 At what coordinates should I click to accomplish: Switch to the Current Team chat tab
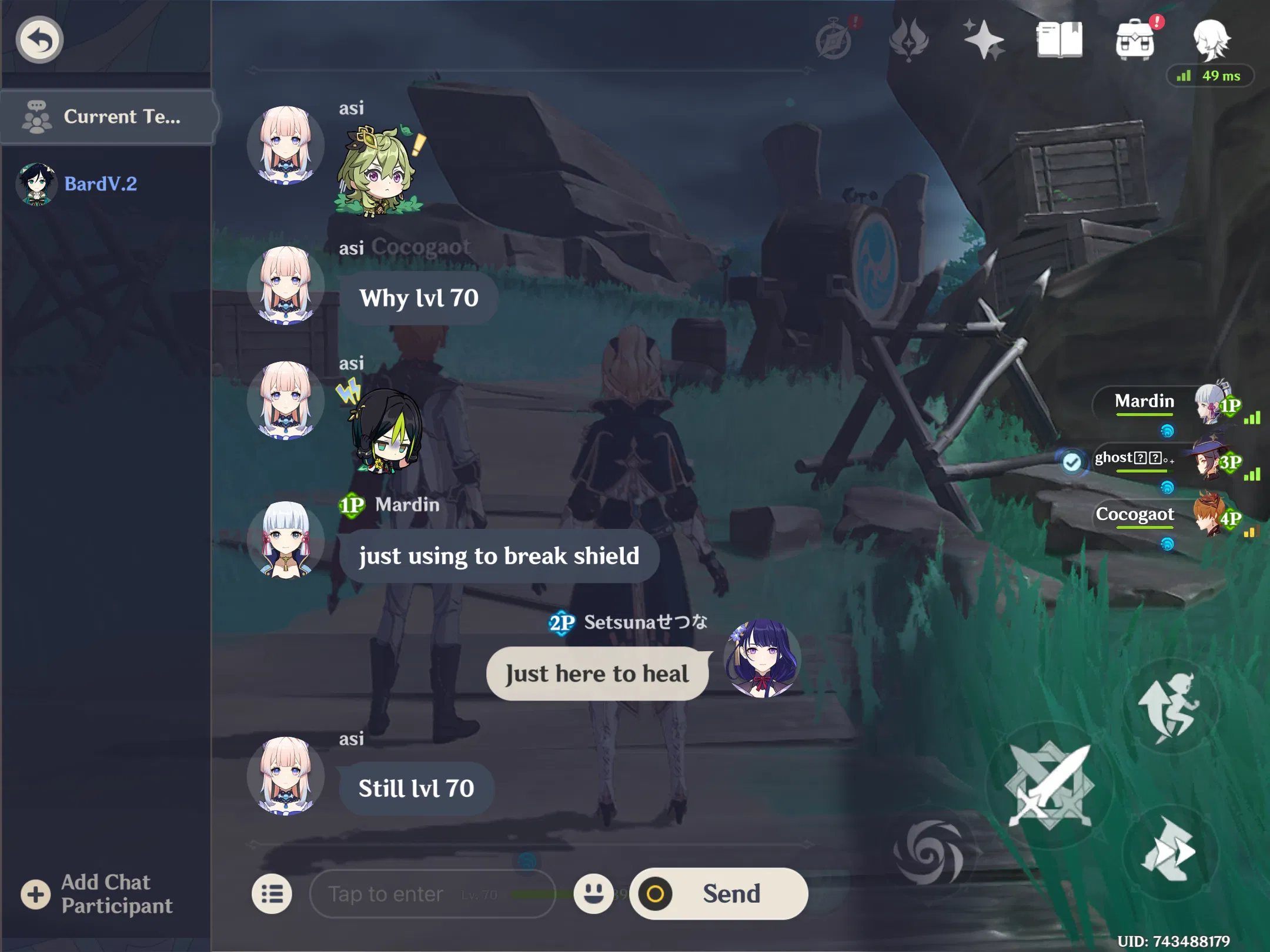click(109, 116)
